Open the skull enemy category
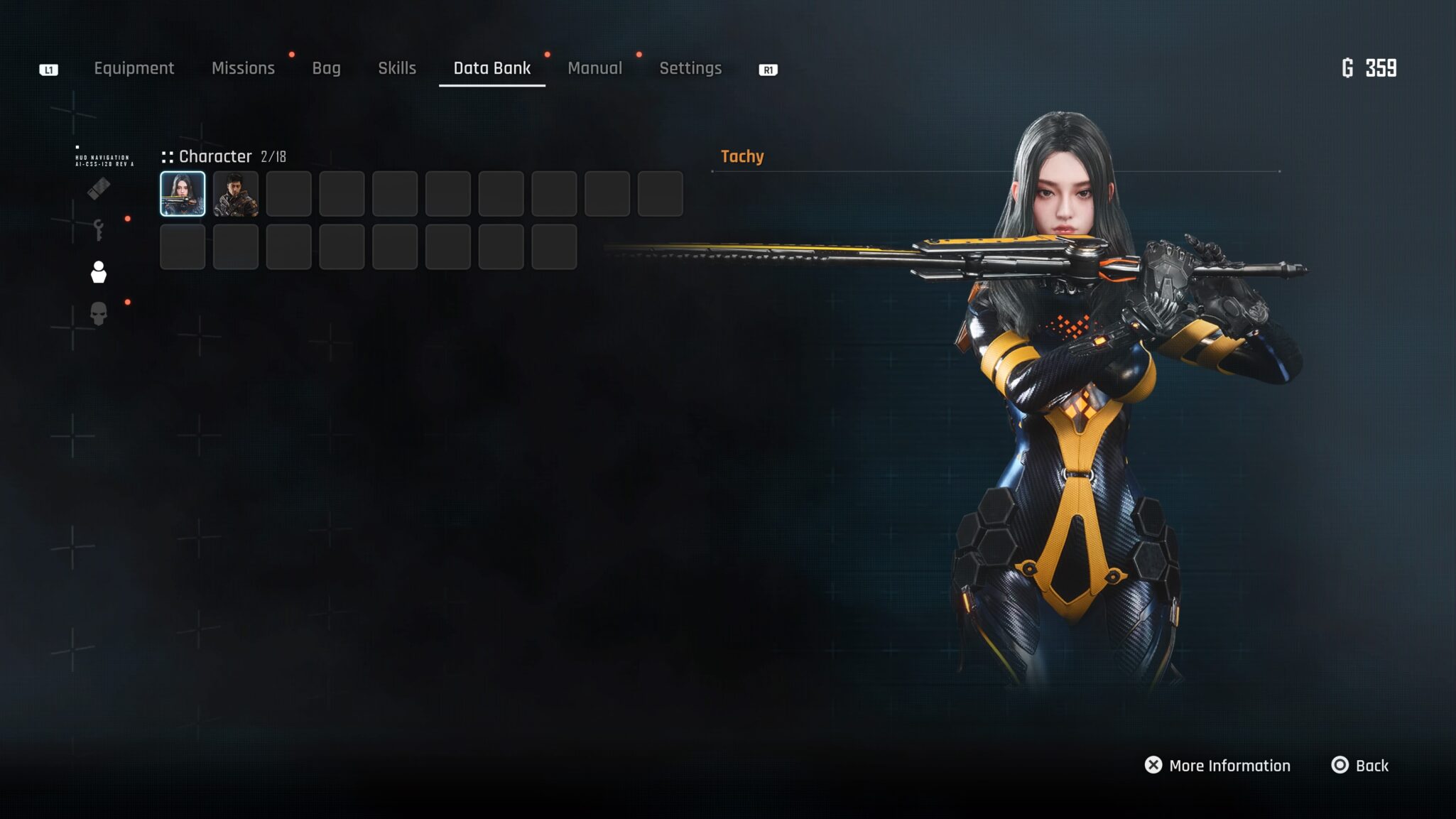This screenshot has width=1456, height=819. point(99,313)
